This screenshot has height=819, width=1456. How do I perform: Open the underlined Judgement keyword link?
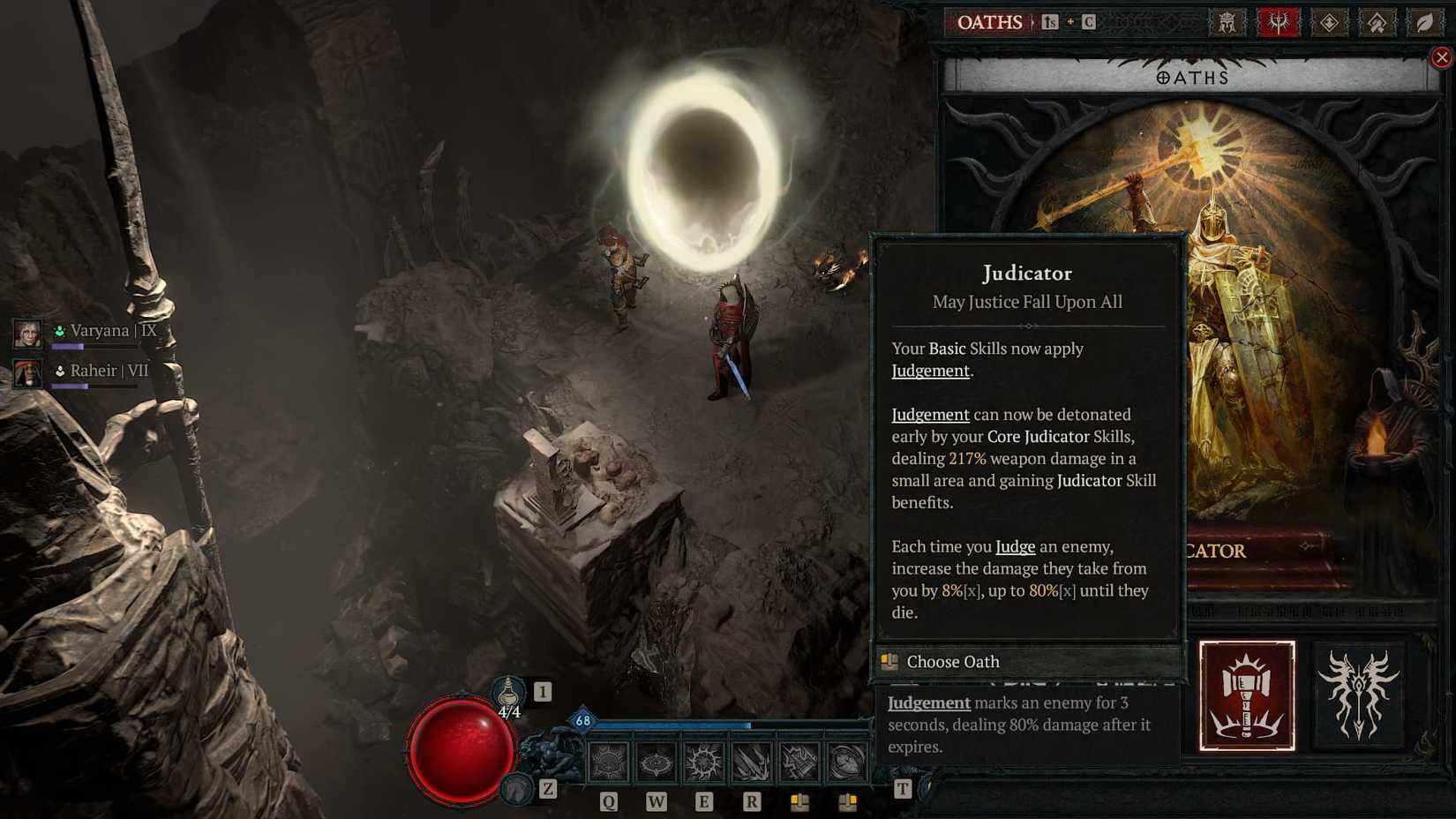tap(930, 371)
